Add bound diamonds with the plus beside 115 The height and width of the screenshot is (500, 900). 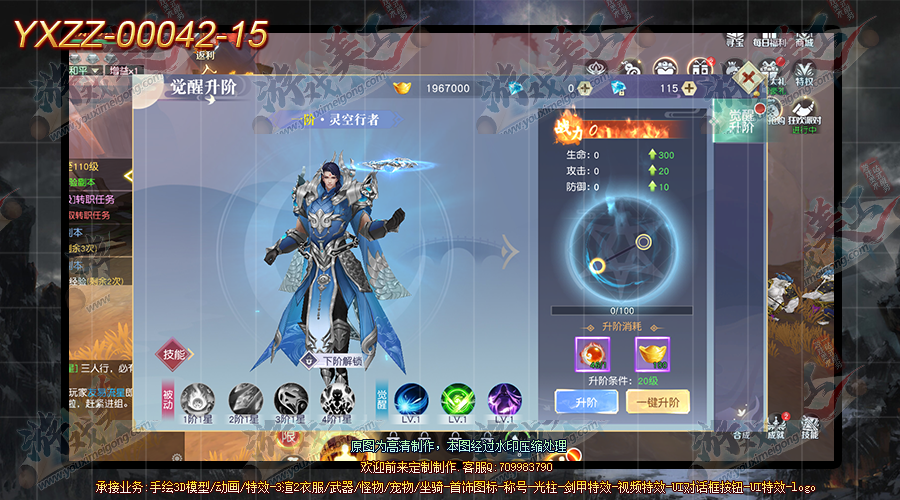(689, 88)
